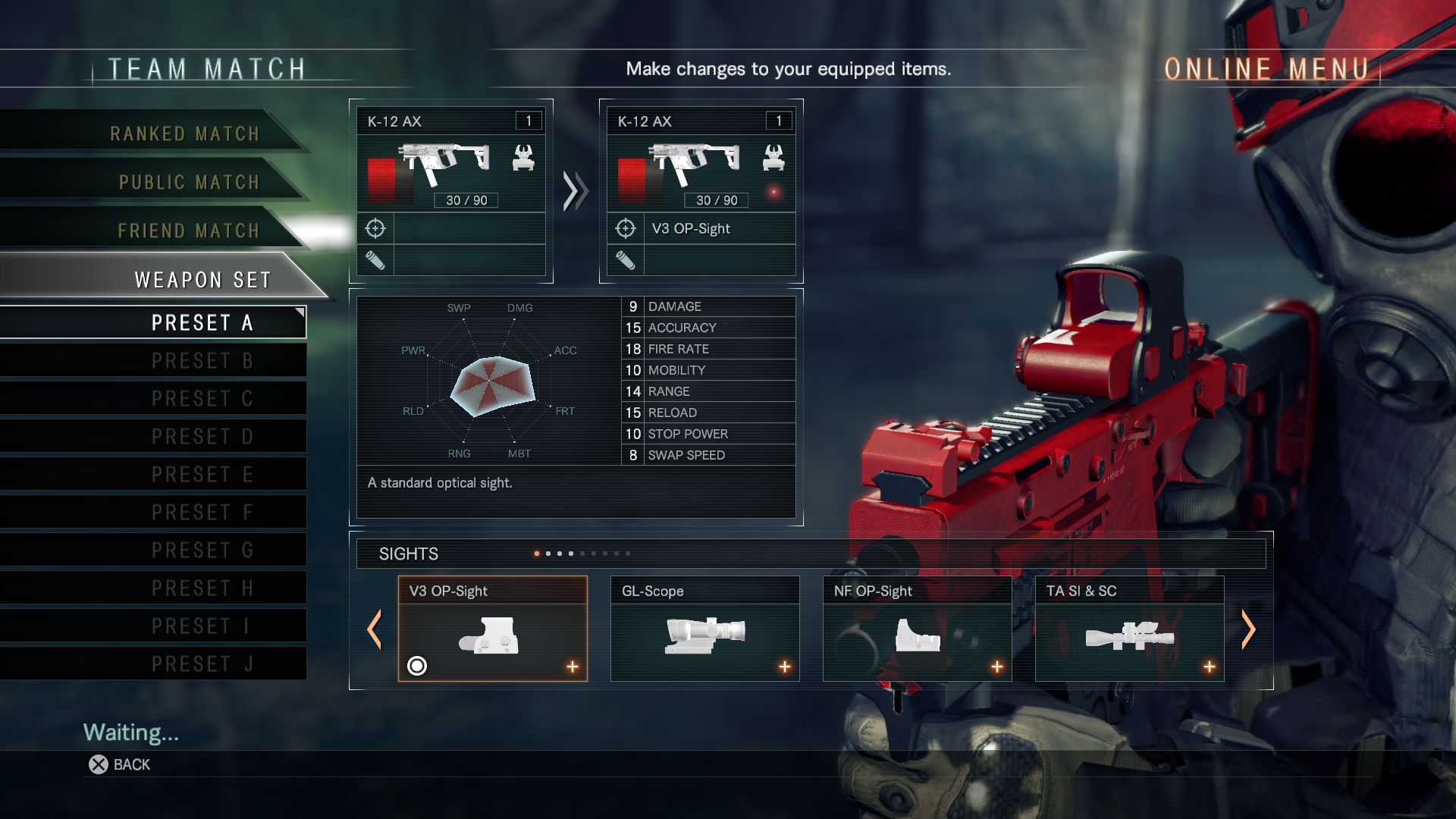
Task: Click the second pagination dot under SIGHTS
Action: tap(548, 554)
